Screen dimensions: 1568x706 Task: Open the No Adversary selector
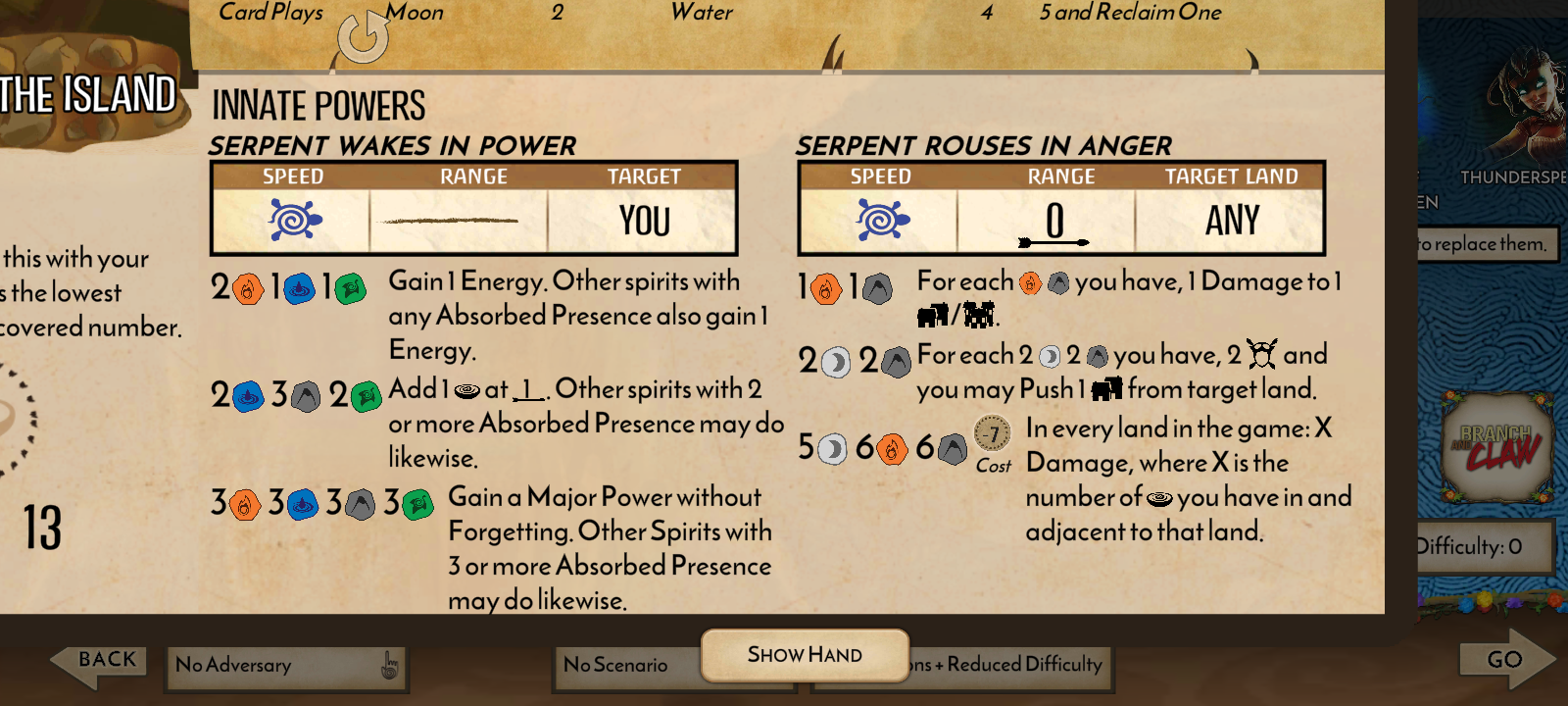pos(285,666)
